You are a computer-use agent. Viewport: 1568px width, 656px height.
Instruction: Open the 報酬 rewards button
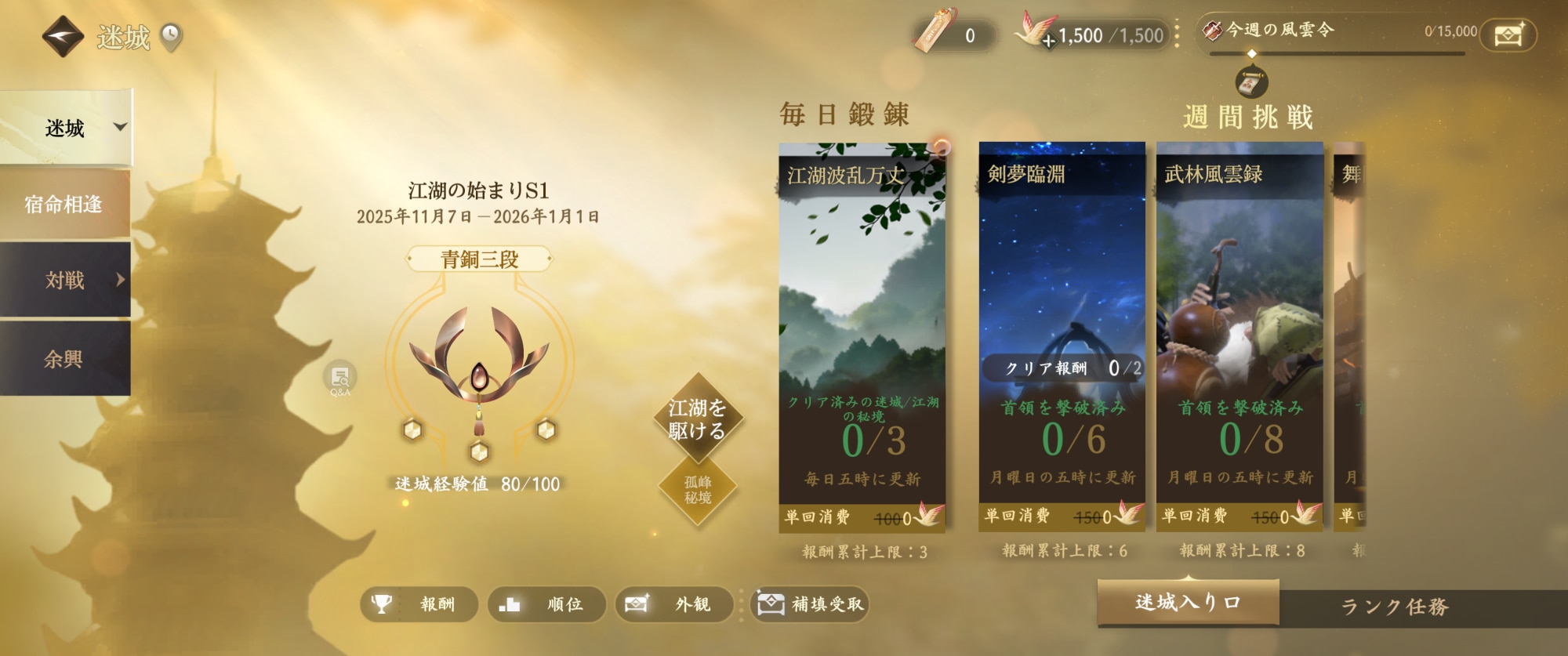[419, 604]
